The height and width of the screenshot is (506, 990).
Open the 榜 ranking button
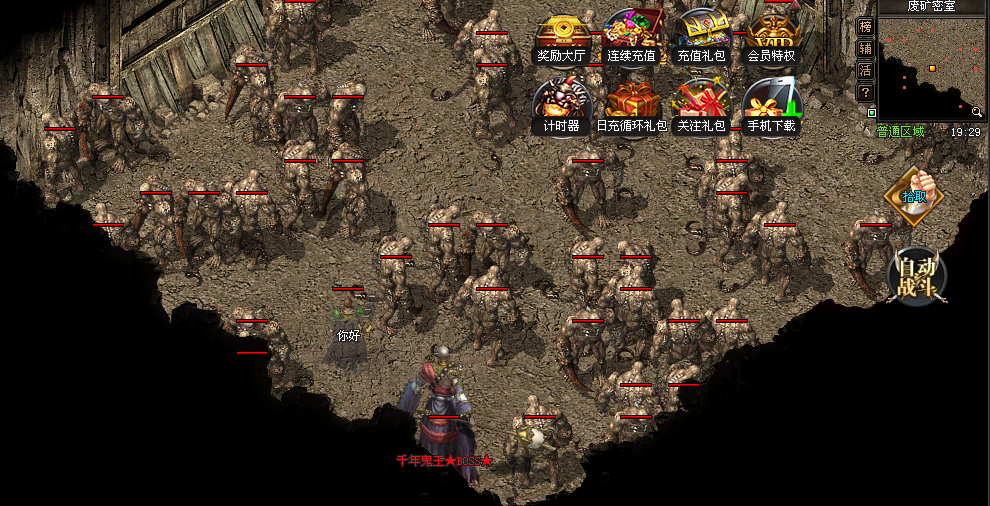[x=866, y=26]
